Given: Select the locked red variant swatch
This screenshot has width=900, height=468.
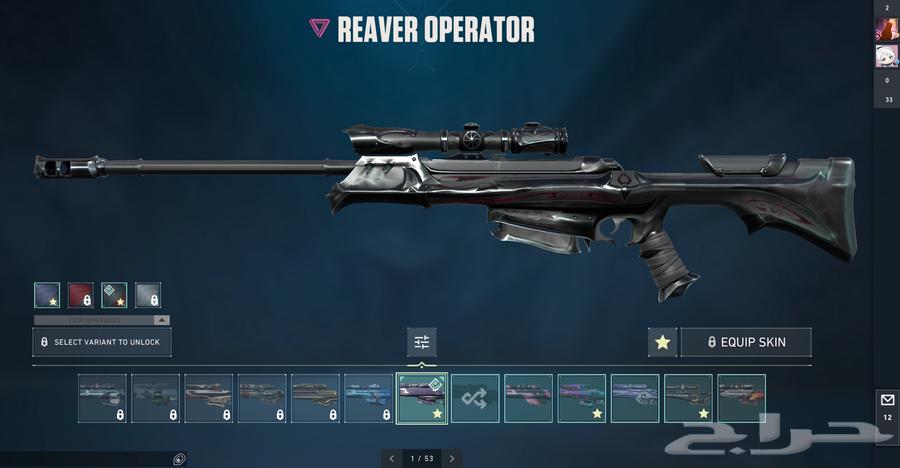Looking at the screenshot, I should (x=81, y=295).
